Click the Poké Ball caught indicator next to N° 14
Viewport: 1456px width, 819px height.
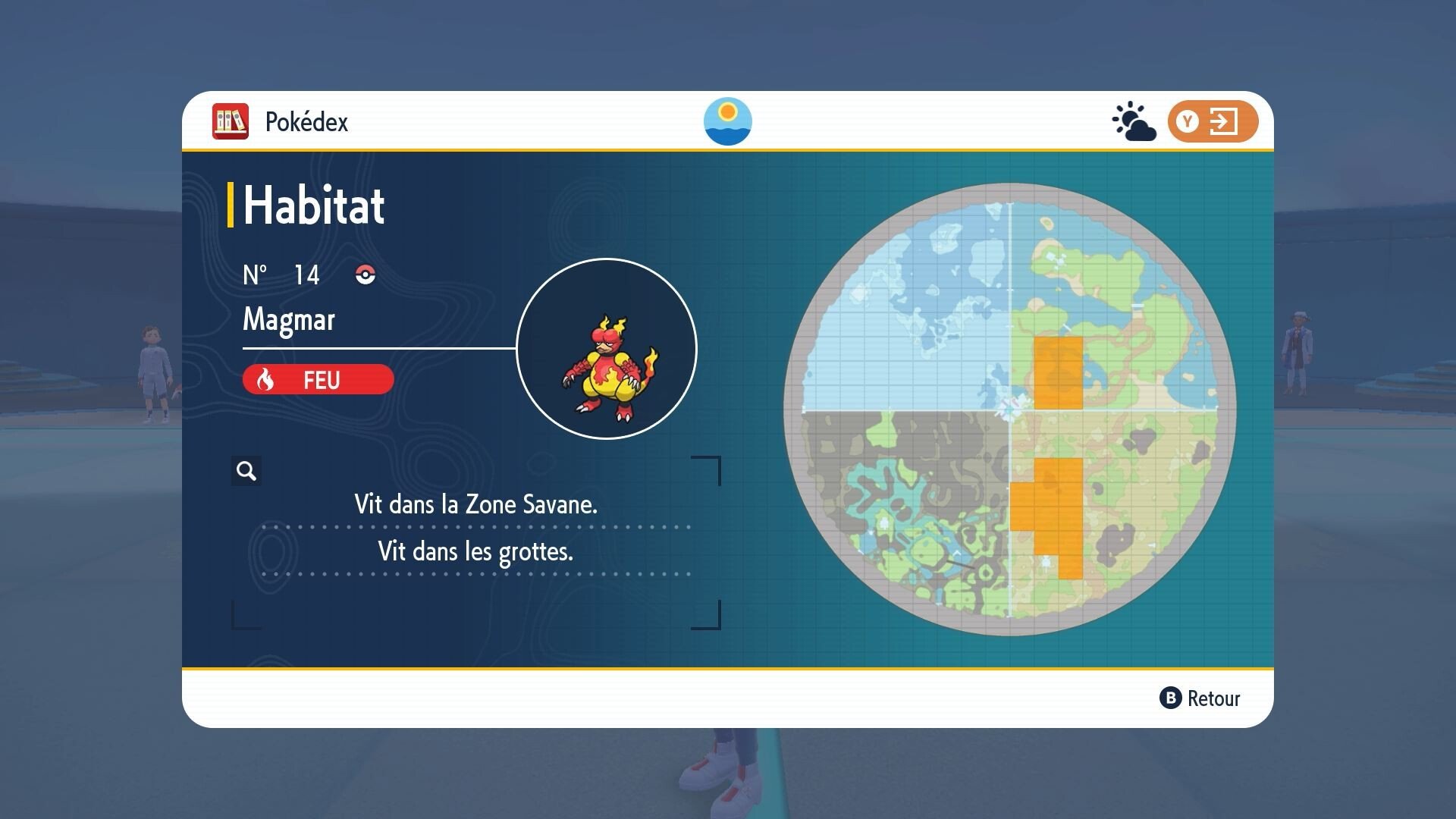coord(367,275)
